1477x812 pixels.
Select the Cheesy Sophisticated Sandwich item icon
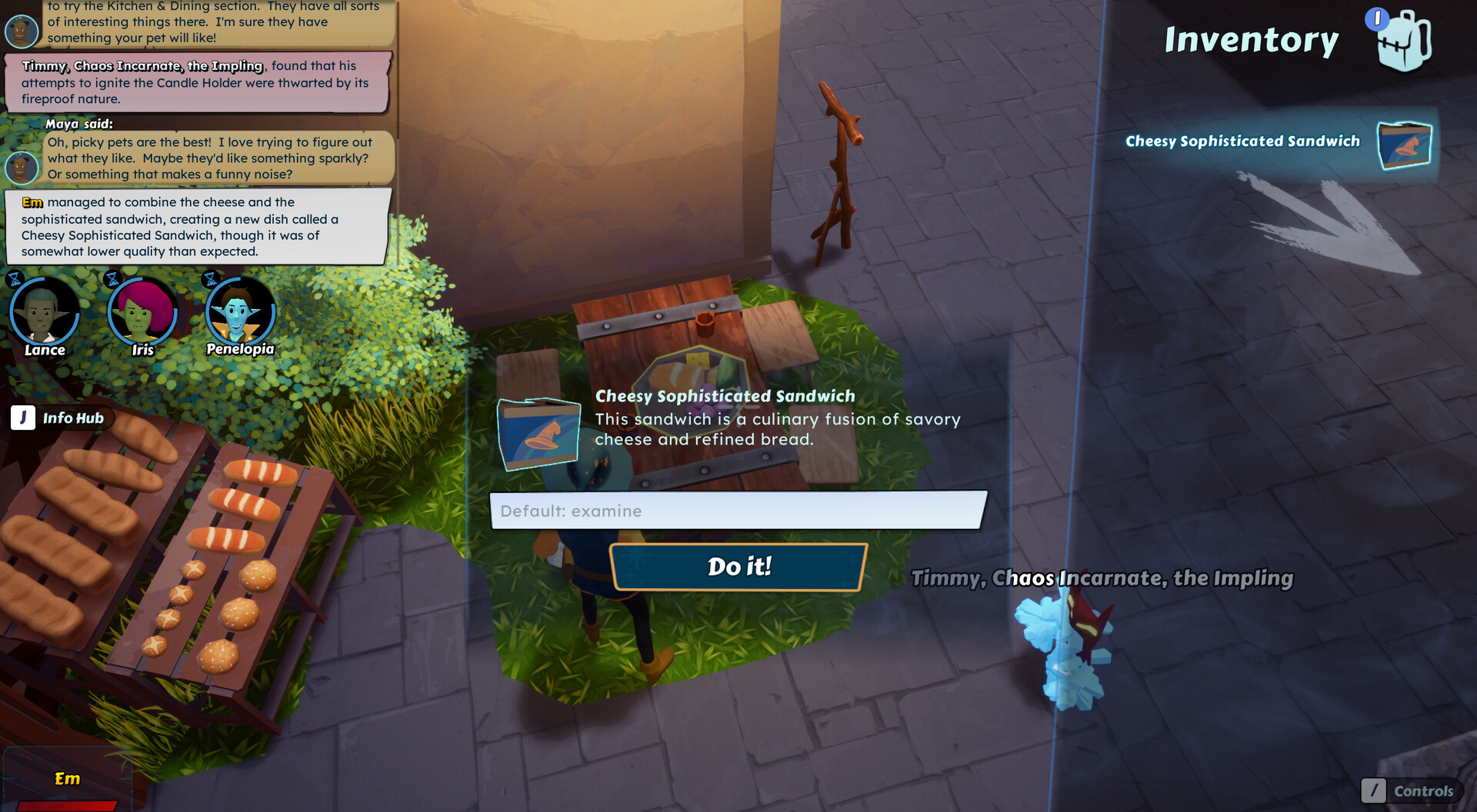click(x=1404, y=145)
